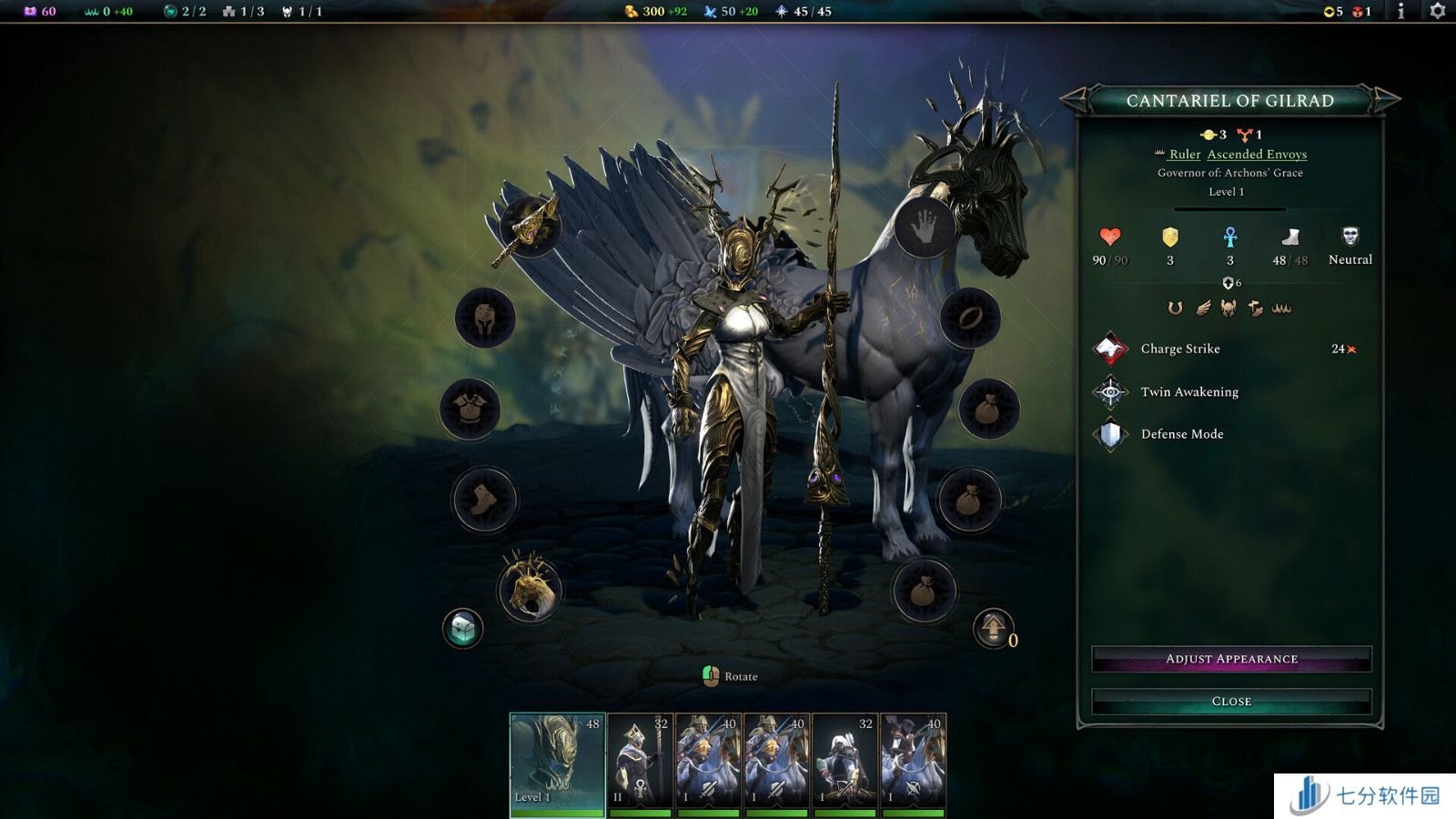Inspect the Twin Awakening ability
Viewport: 1456px width, 819px height.
[1188, 392]
